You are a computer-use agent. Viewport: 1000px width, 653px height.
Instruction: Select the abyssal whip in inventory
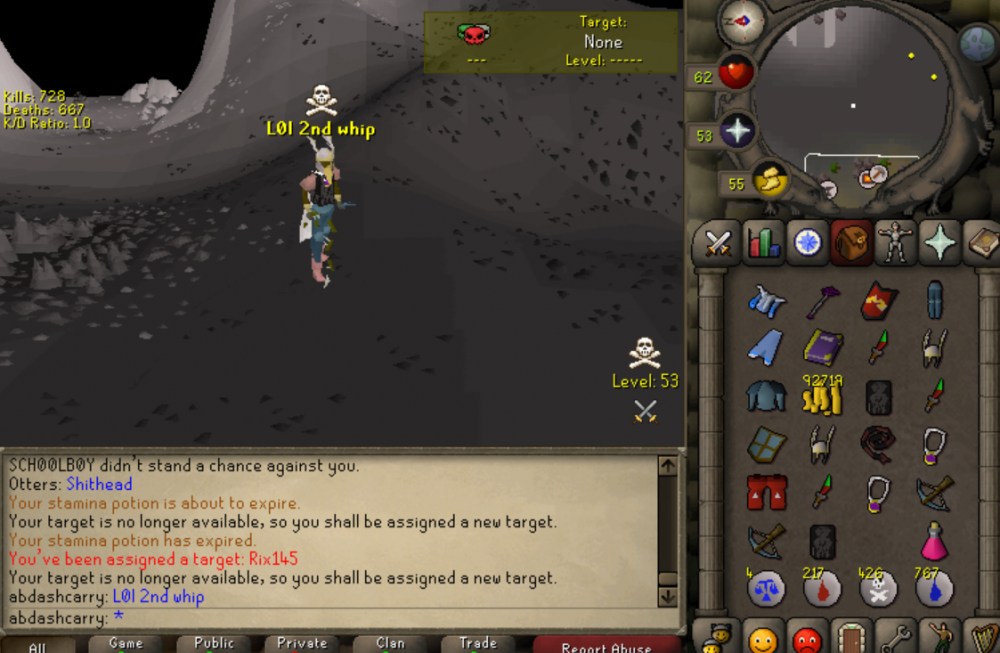(x=879, y=443)
